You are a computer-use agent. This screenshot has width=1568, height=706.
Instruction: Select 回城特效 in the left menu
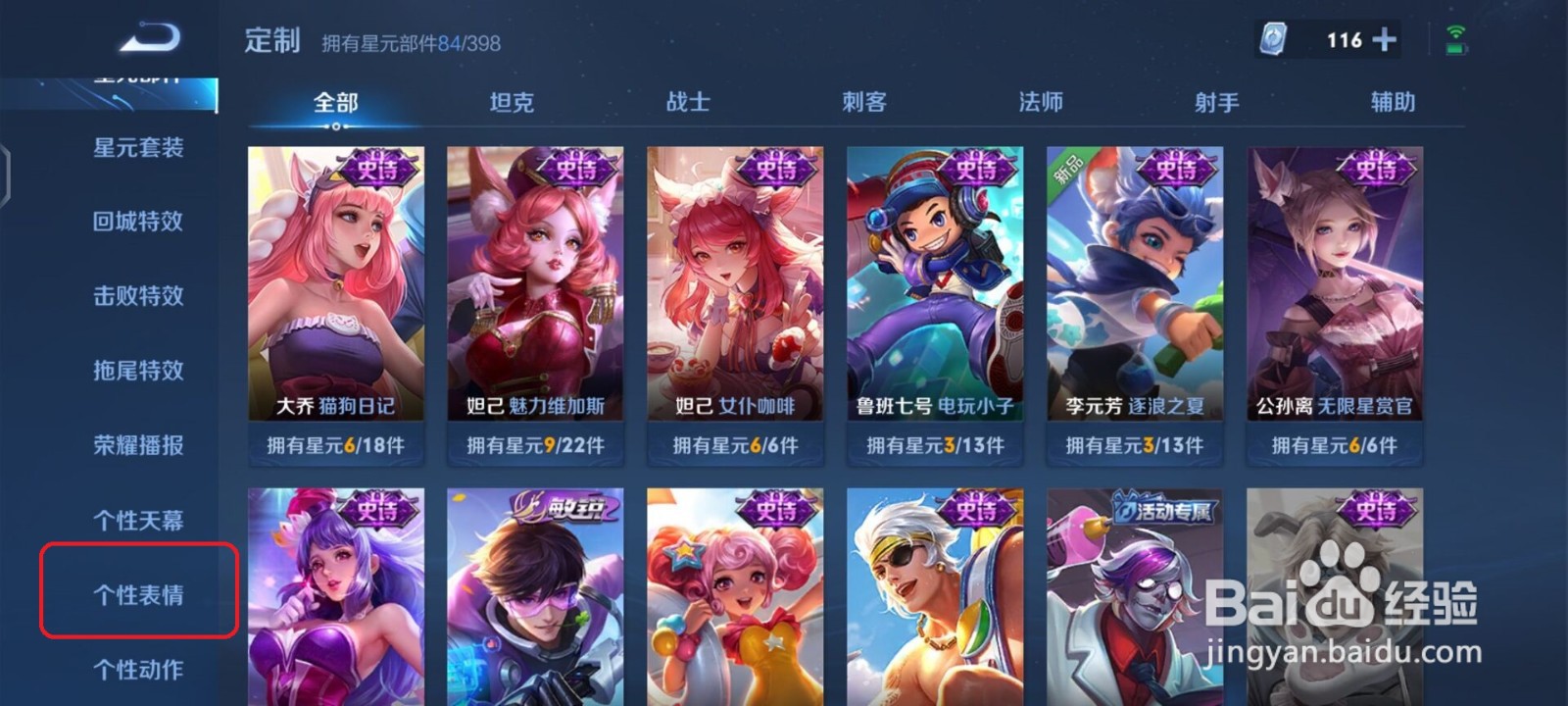(x=137, y=222)
